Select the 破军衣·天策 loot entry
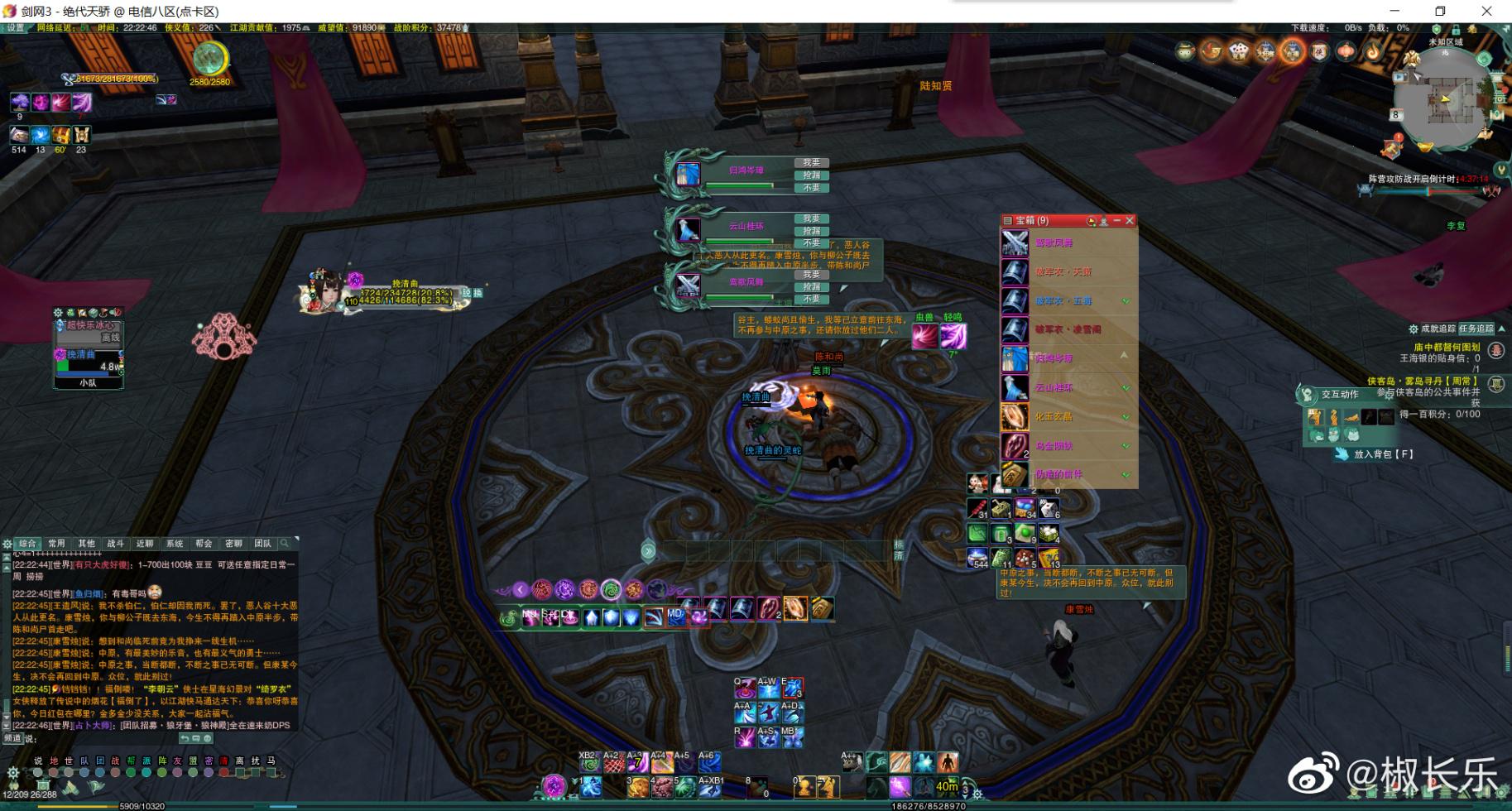This screenshot has width=1512, height=811. (1068, 272)
